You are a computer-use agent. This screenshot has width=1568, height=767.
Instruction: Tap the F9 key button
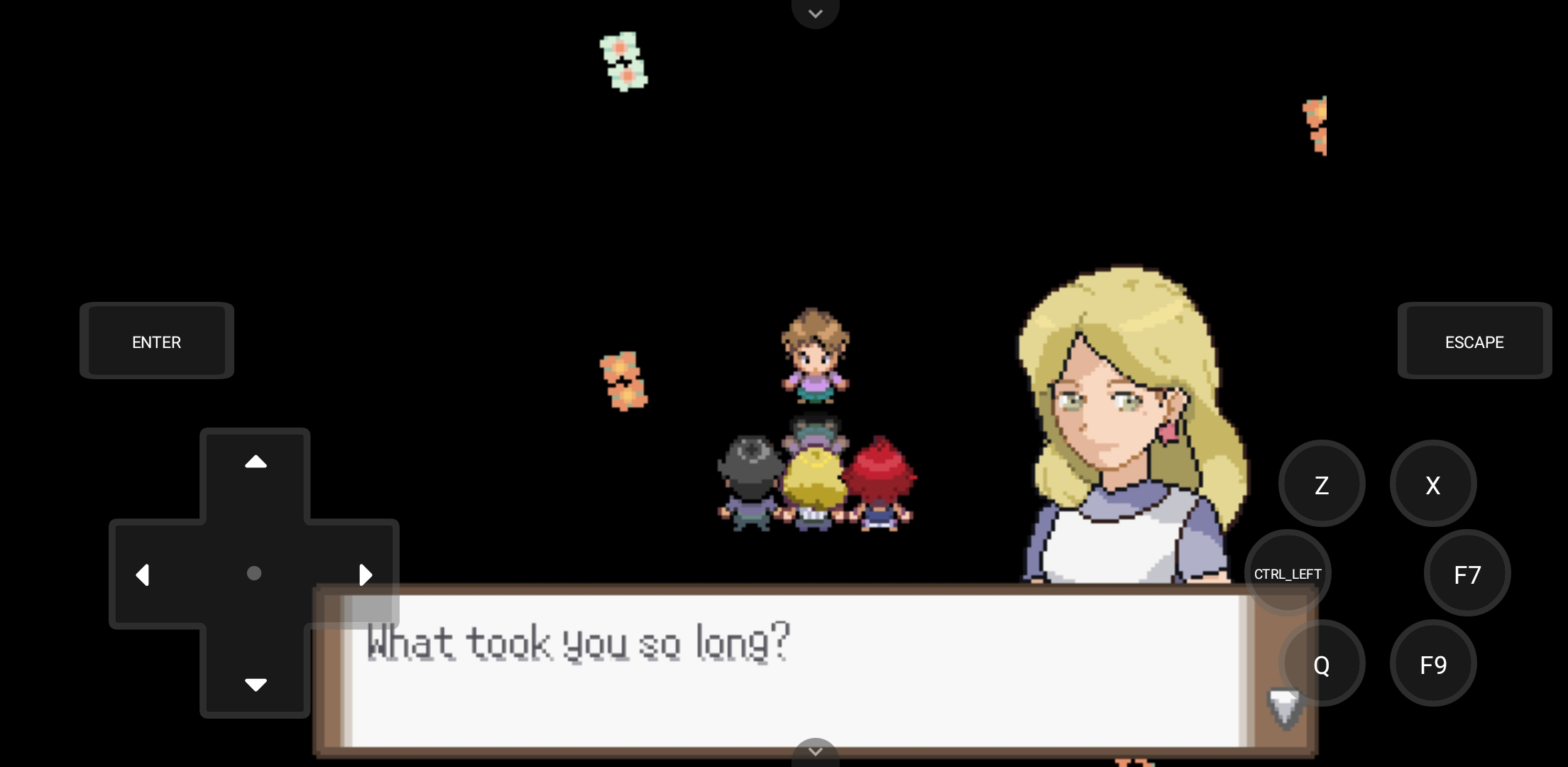[x=1432, y=664]
